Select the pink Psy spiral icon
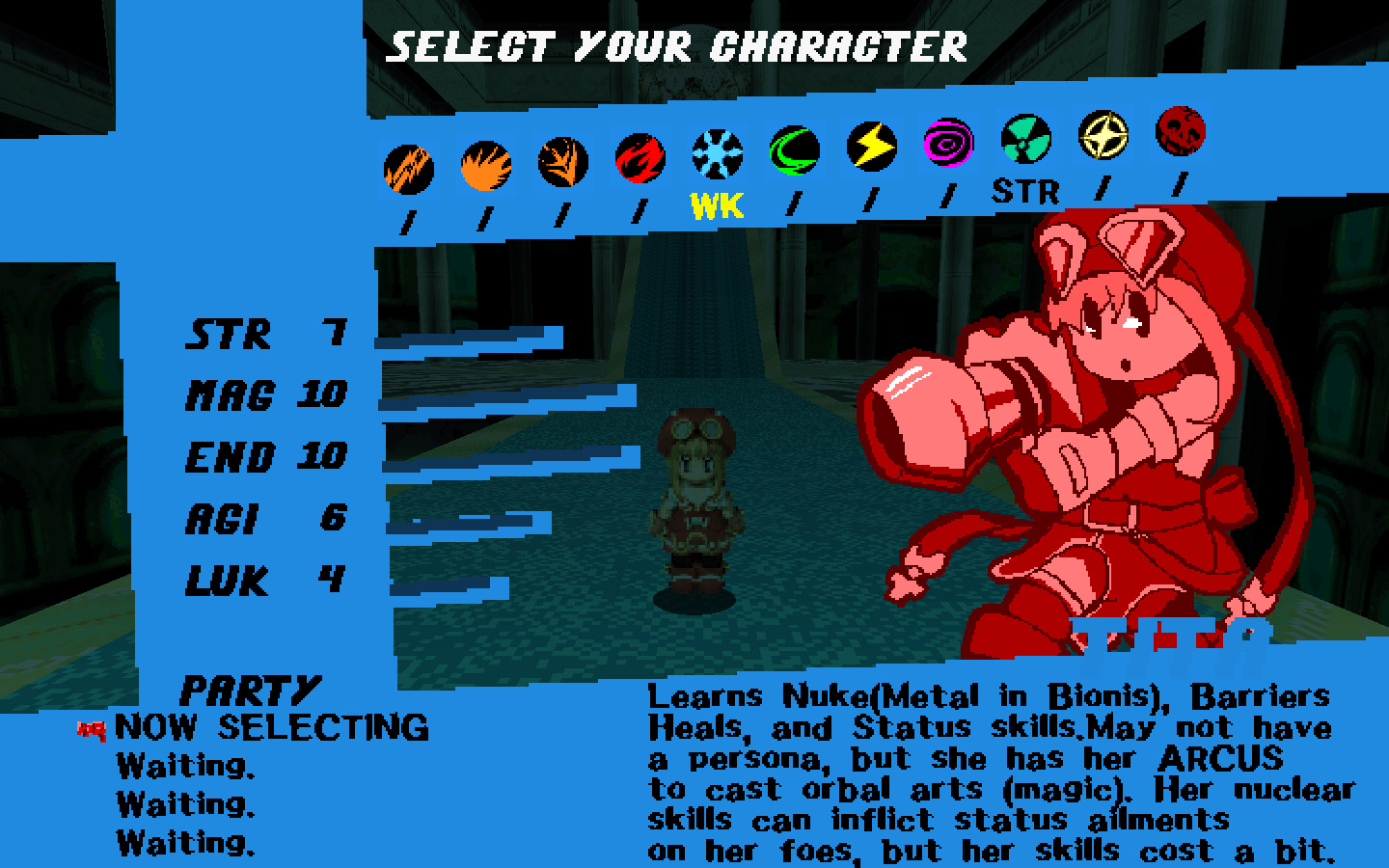This screenshot has height=868, width=1389. pyautogui.click(x=947, y=143)
